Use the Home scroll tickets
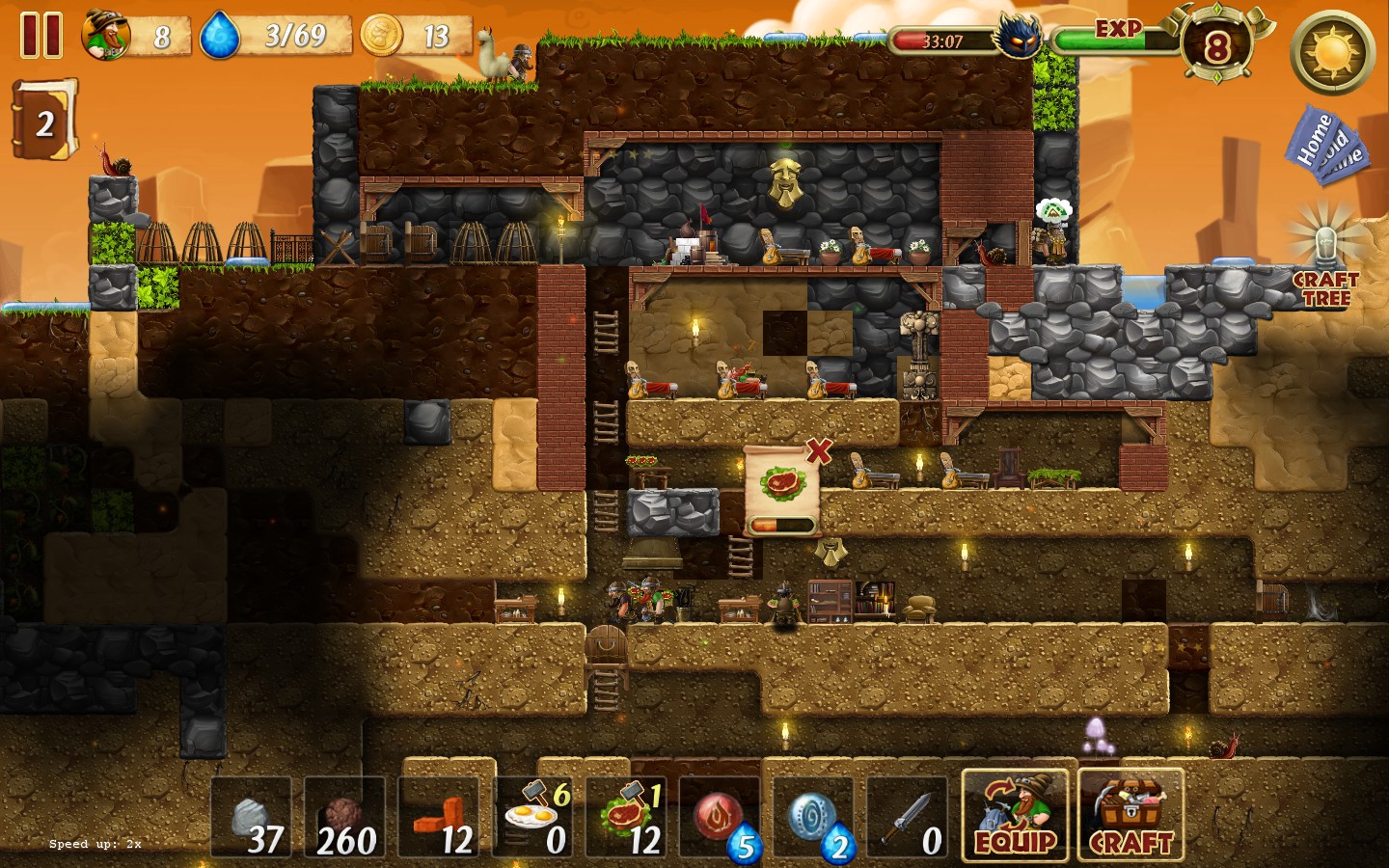This screenshot has height=868, width=1389. pyautogui.click(x=1323, y=145)
